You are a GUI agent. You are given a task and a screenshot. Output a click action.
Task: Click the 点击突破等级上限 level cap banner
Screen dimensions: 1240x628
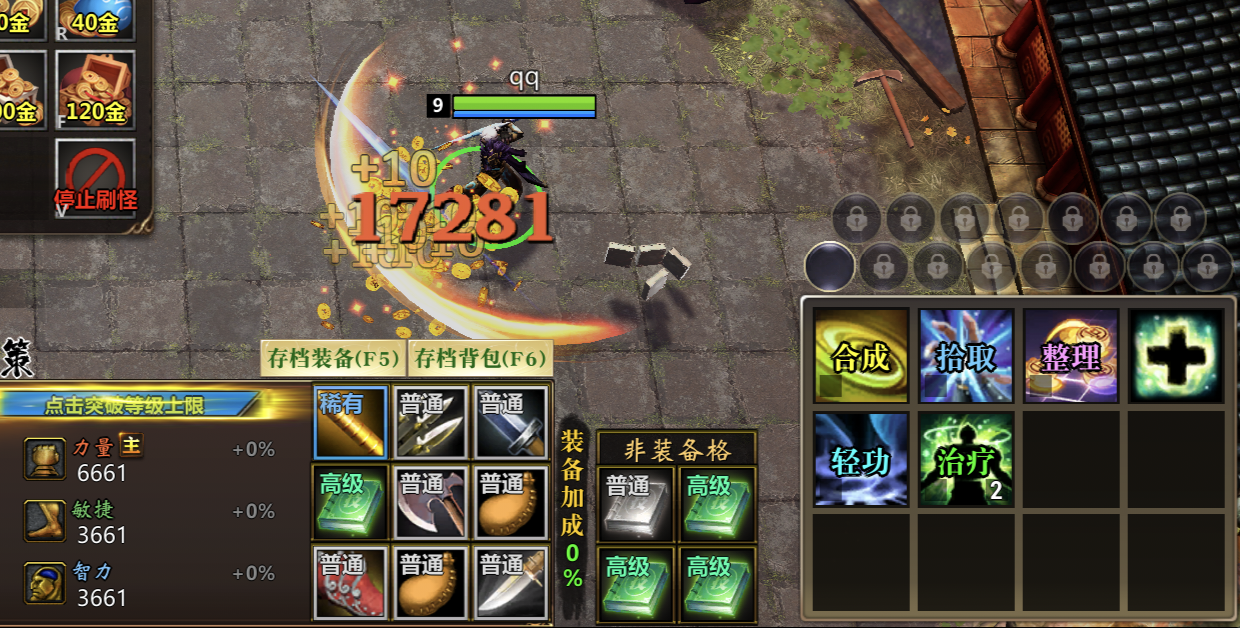[x=128, y=405]
